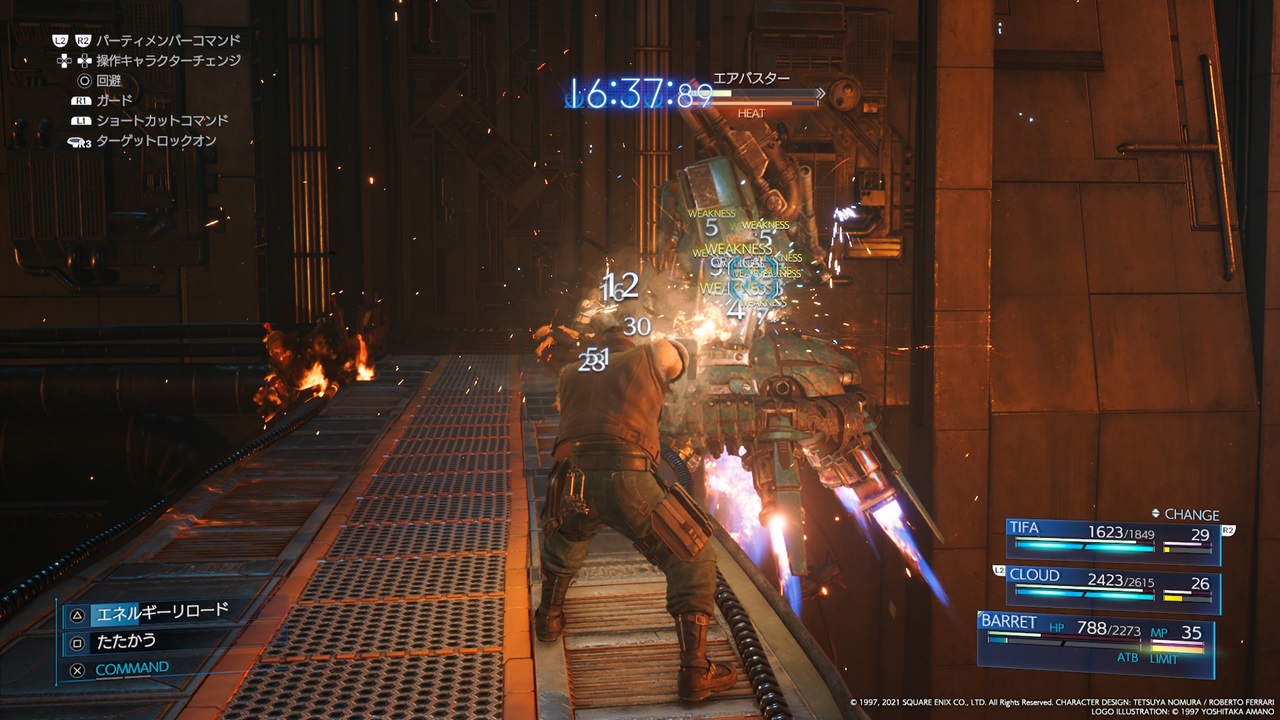The image size is (1280, 720).
Task: Open the COMMAND menu
Action: point(131,668)
